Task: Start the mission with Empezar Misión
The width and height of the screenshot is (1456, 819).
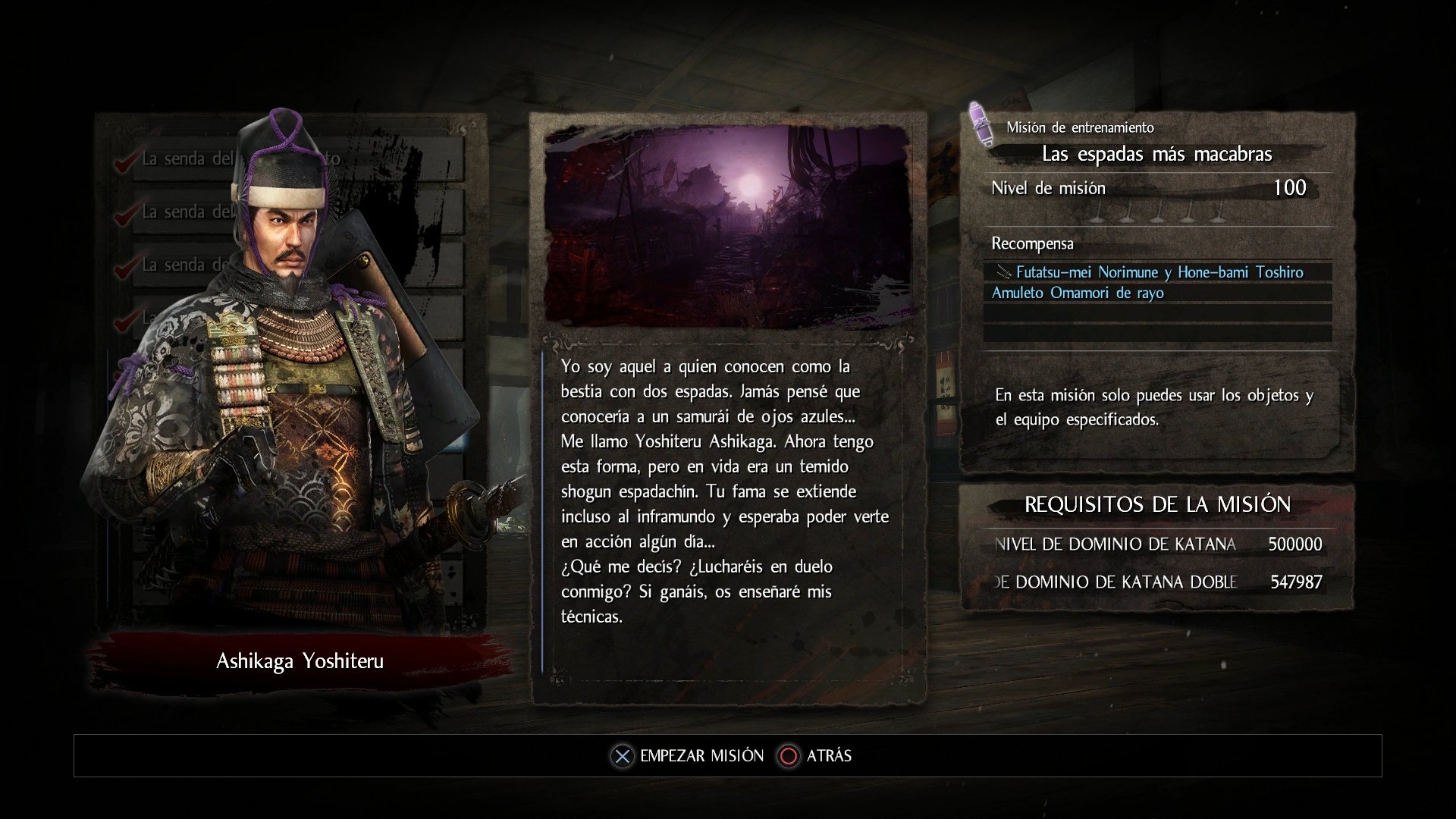Action: [689, 756]
